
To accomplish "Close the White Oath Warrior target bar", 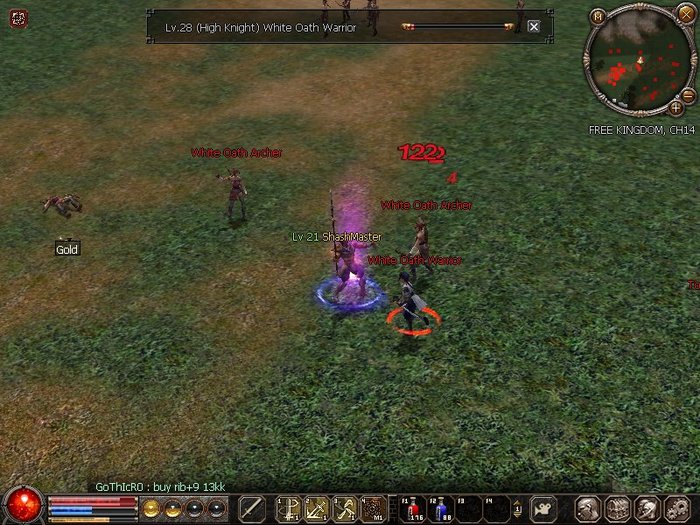I will click(533, 27).
